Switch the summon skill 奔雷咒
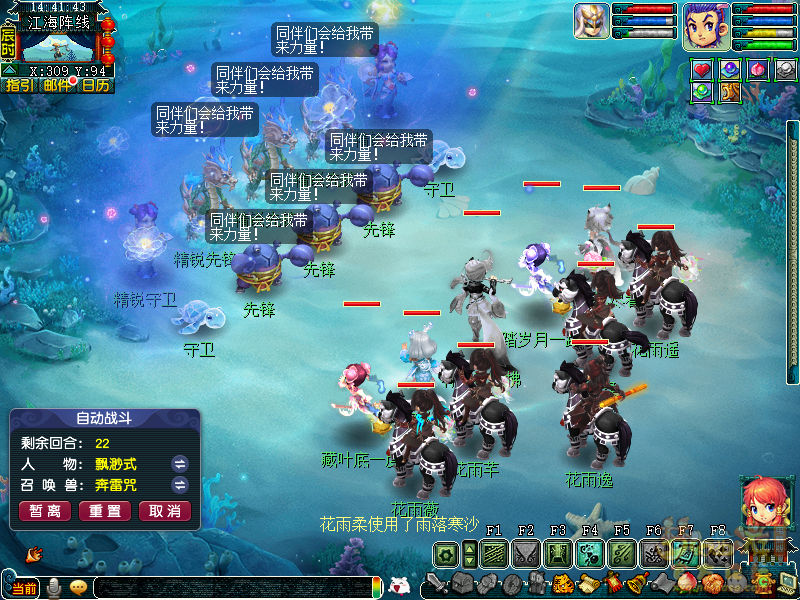Image resolution: width=800 pixels, height=600 pixels. tap(180, 485)
